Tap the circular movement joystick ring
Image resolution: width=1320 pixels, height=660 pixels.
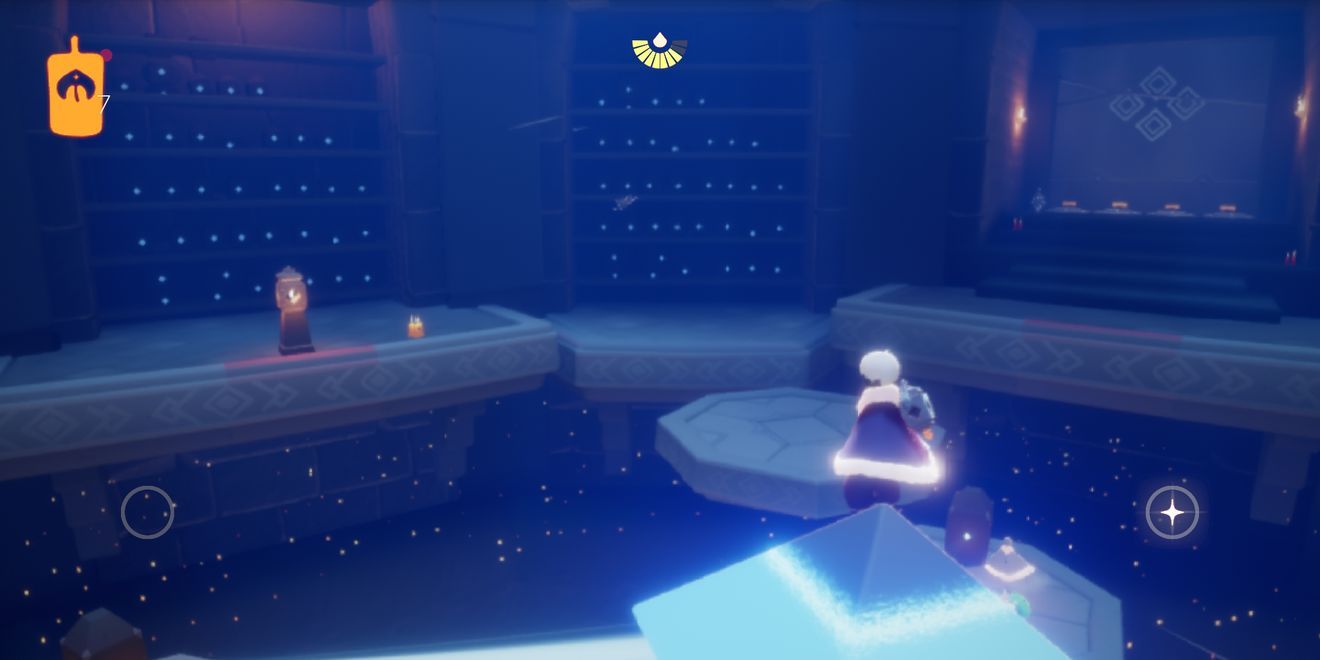click(x=148, y=512)
